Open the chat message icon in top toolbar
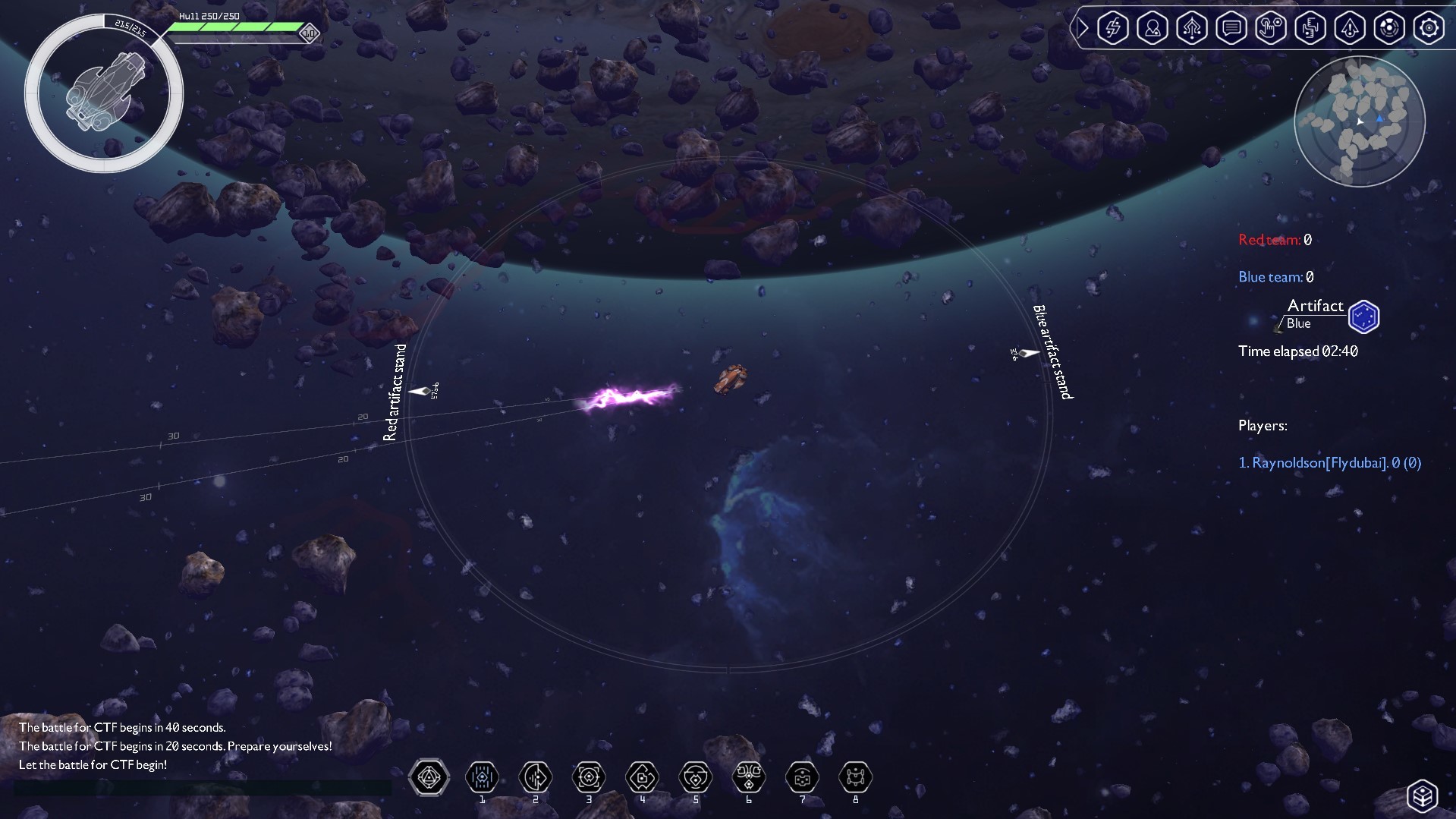This screenshot has width=1456, height=819. click(1231, 27)
